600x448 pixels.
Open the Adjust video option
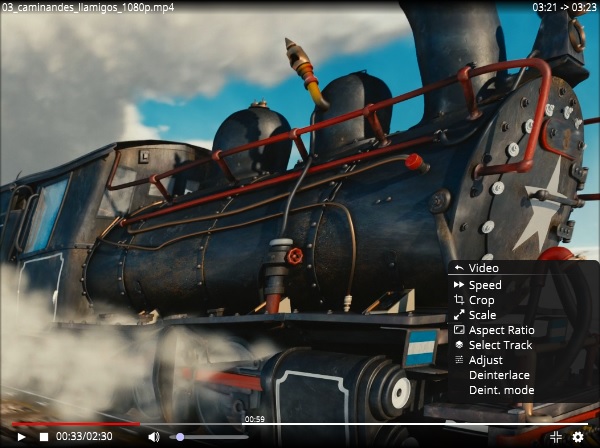[x=485, y=360]
